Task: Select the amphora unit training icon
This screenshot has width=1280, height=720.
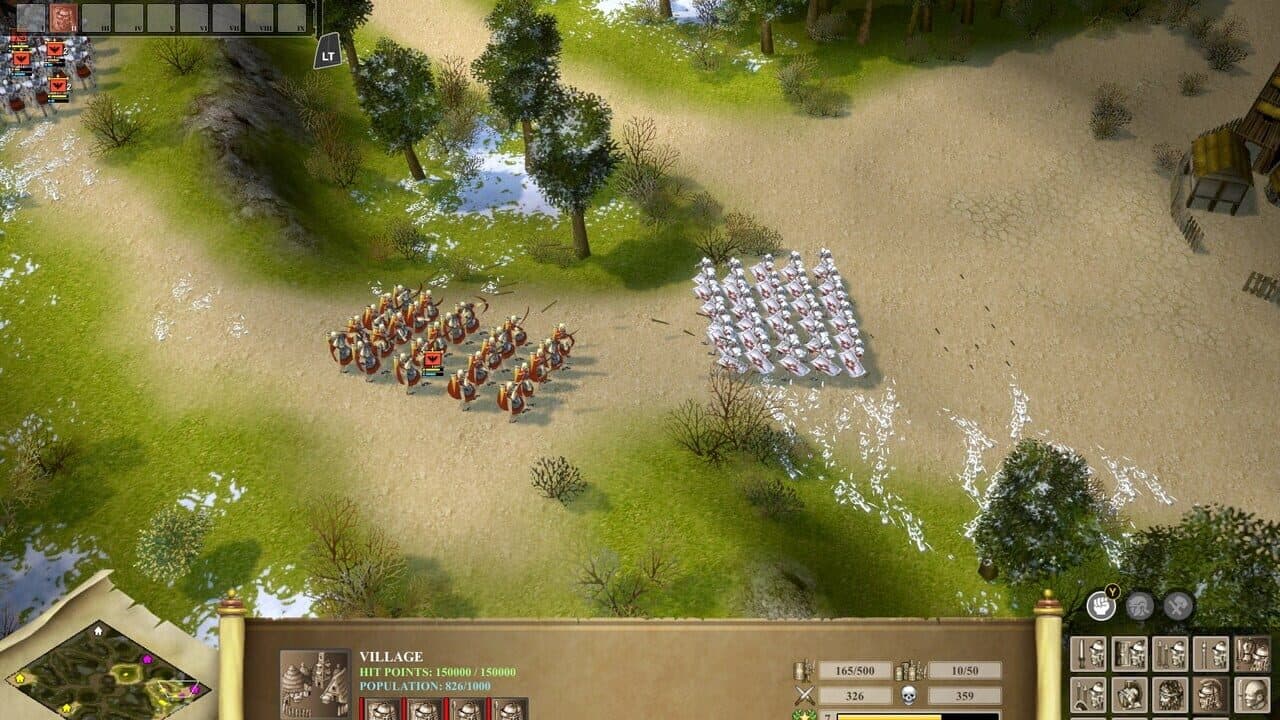Action: click(x=1128, y=694)
